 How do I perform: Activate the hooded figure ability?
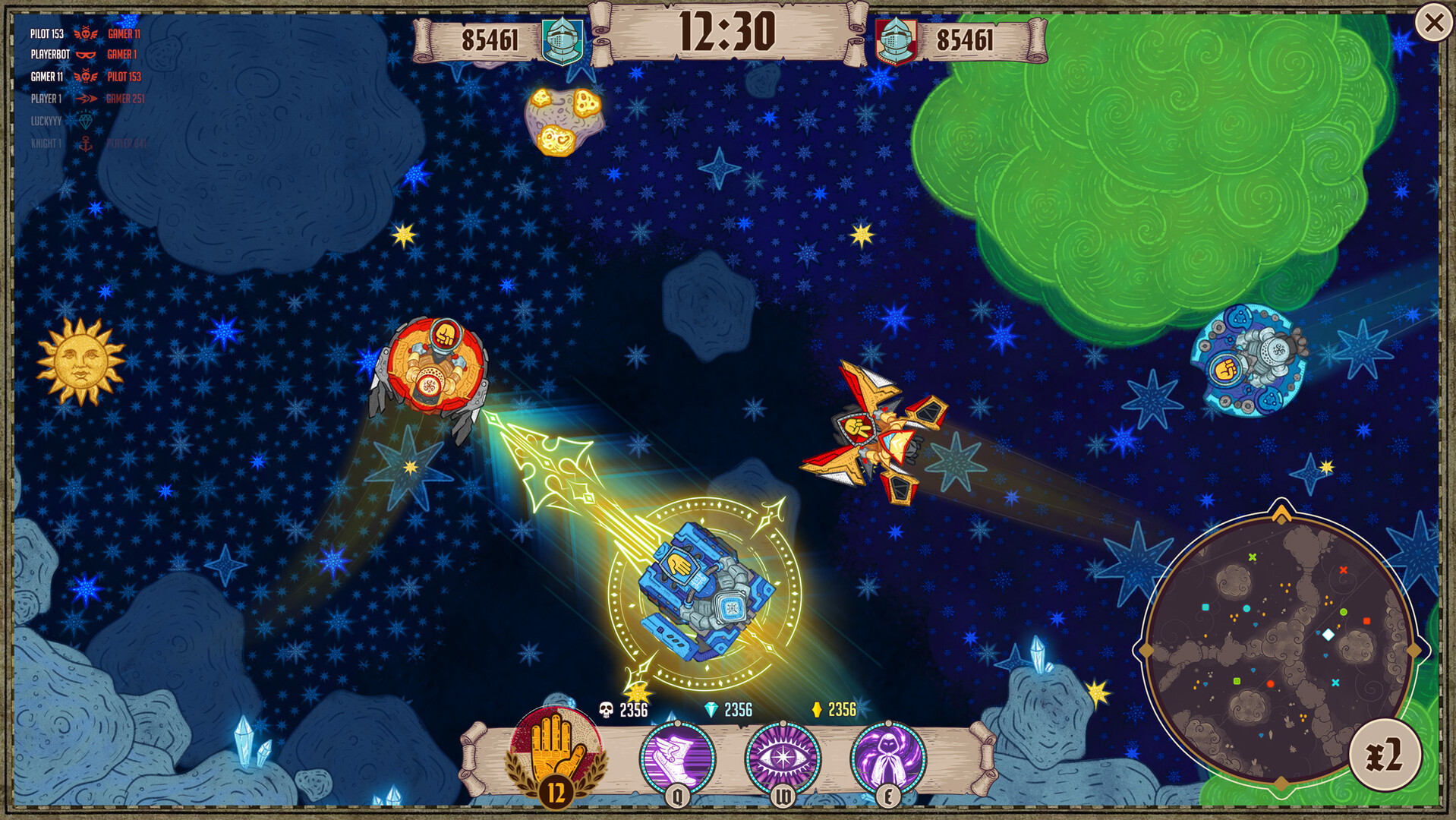(x=887, y=758)
